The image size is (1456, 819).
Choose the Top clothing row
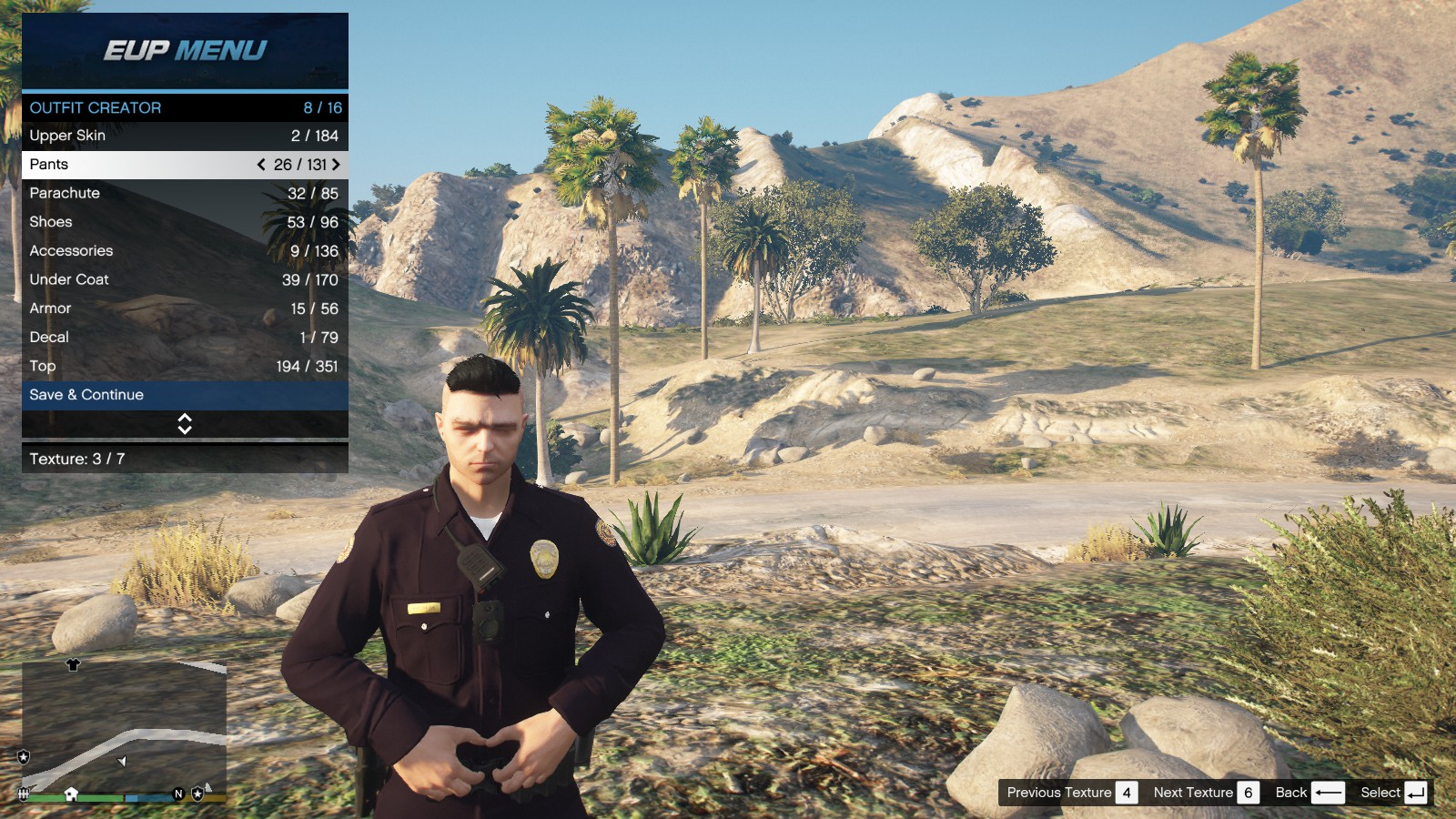coord(185,366)
